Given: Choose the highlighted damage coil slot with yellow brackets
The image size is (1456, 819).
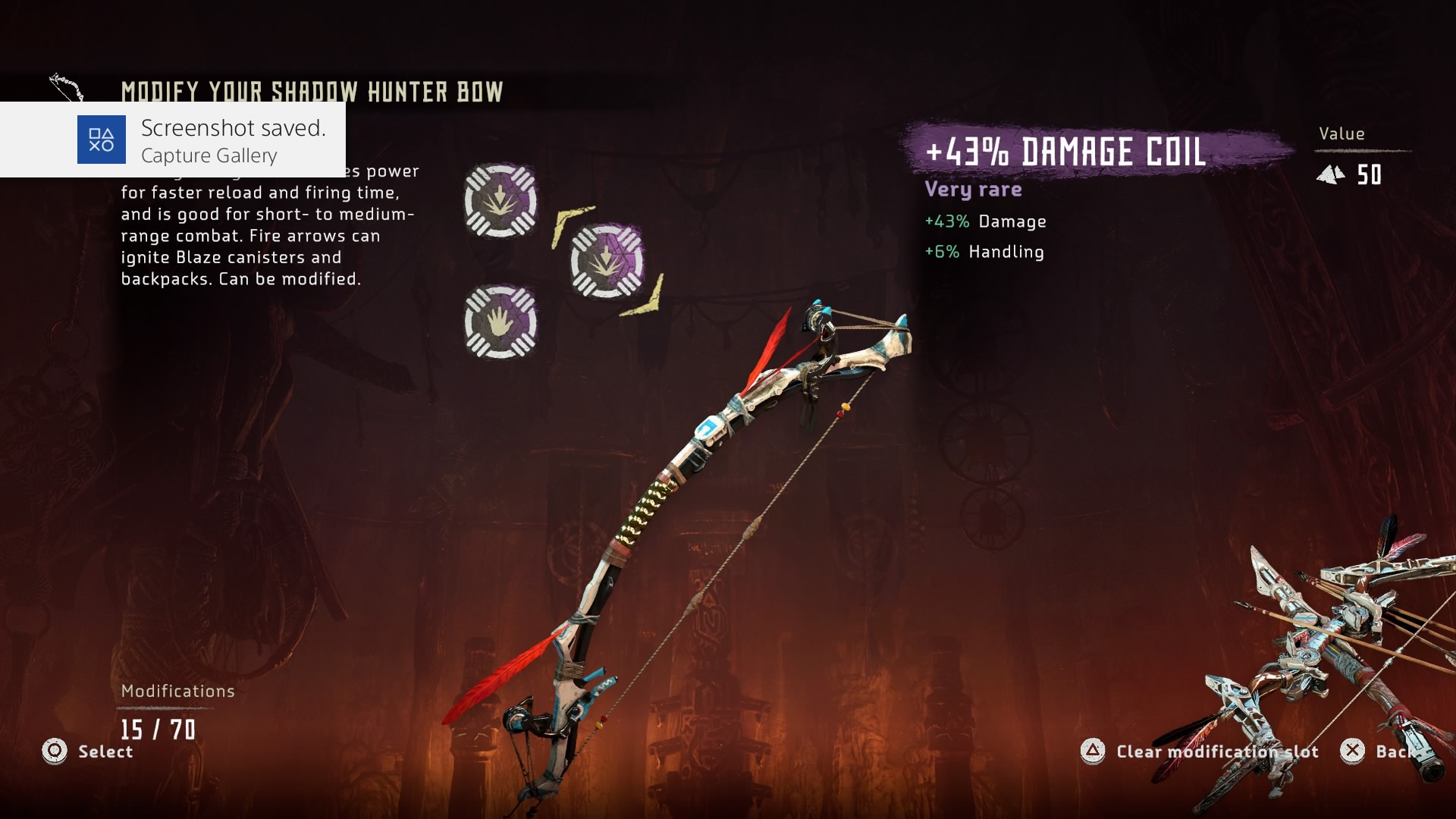Looking at the screenshot, I should pos(607,261).
